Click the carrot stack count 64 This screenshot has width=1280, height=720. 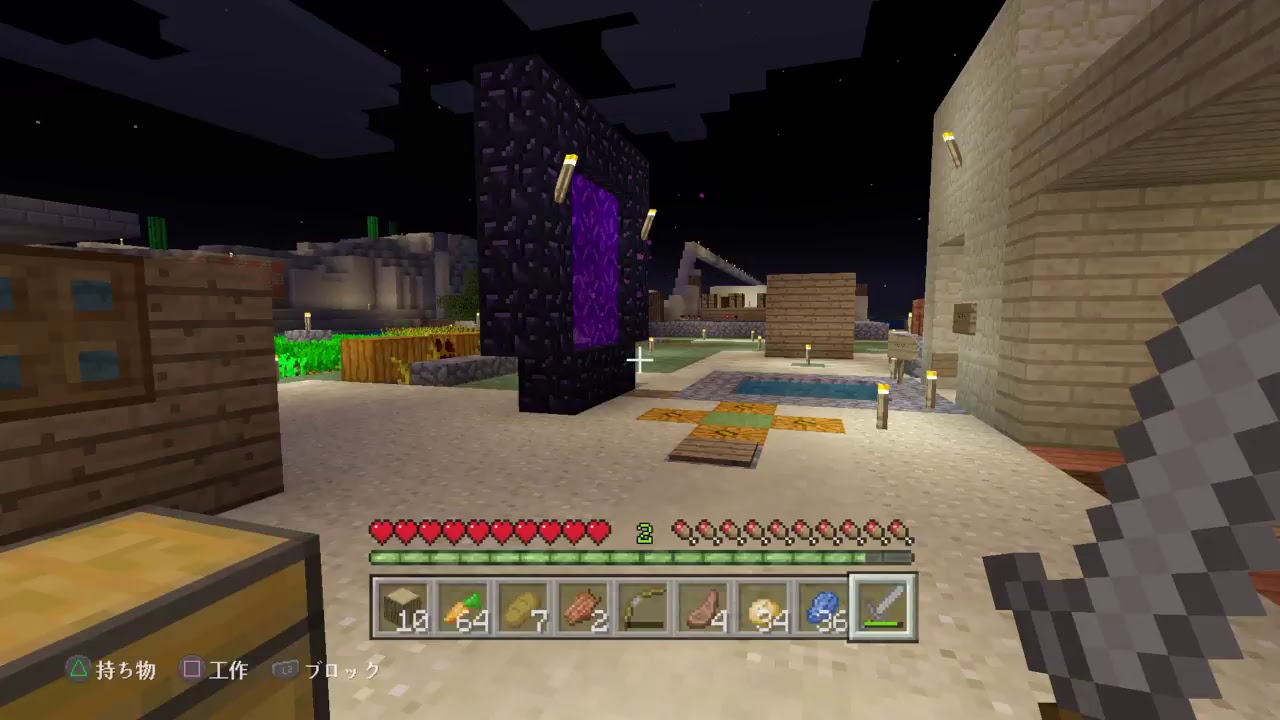(472, 620)
